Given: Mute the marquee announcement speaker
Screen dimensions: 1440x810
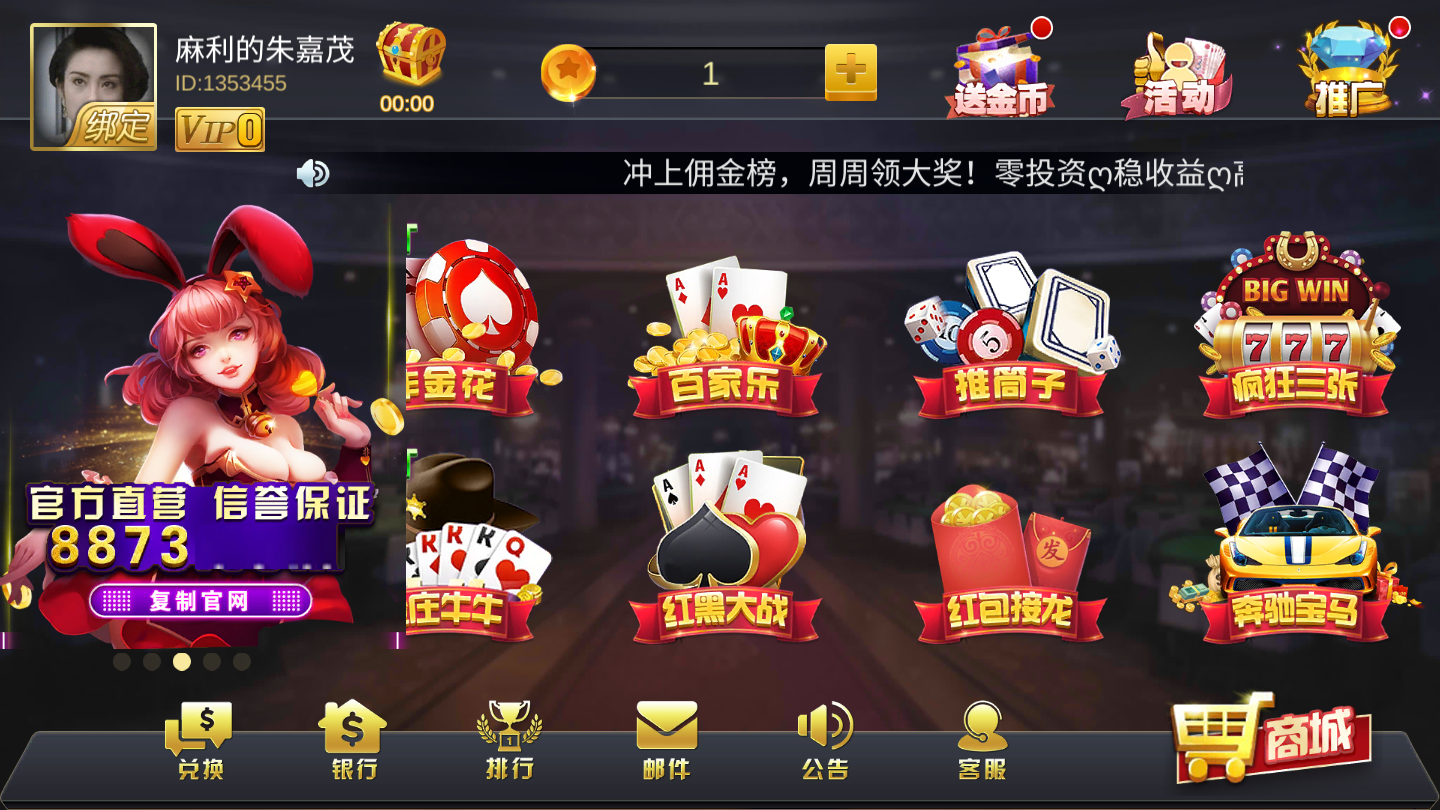Looking at the screenshot, I should (311, 172).
